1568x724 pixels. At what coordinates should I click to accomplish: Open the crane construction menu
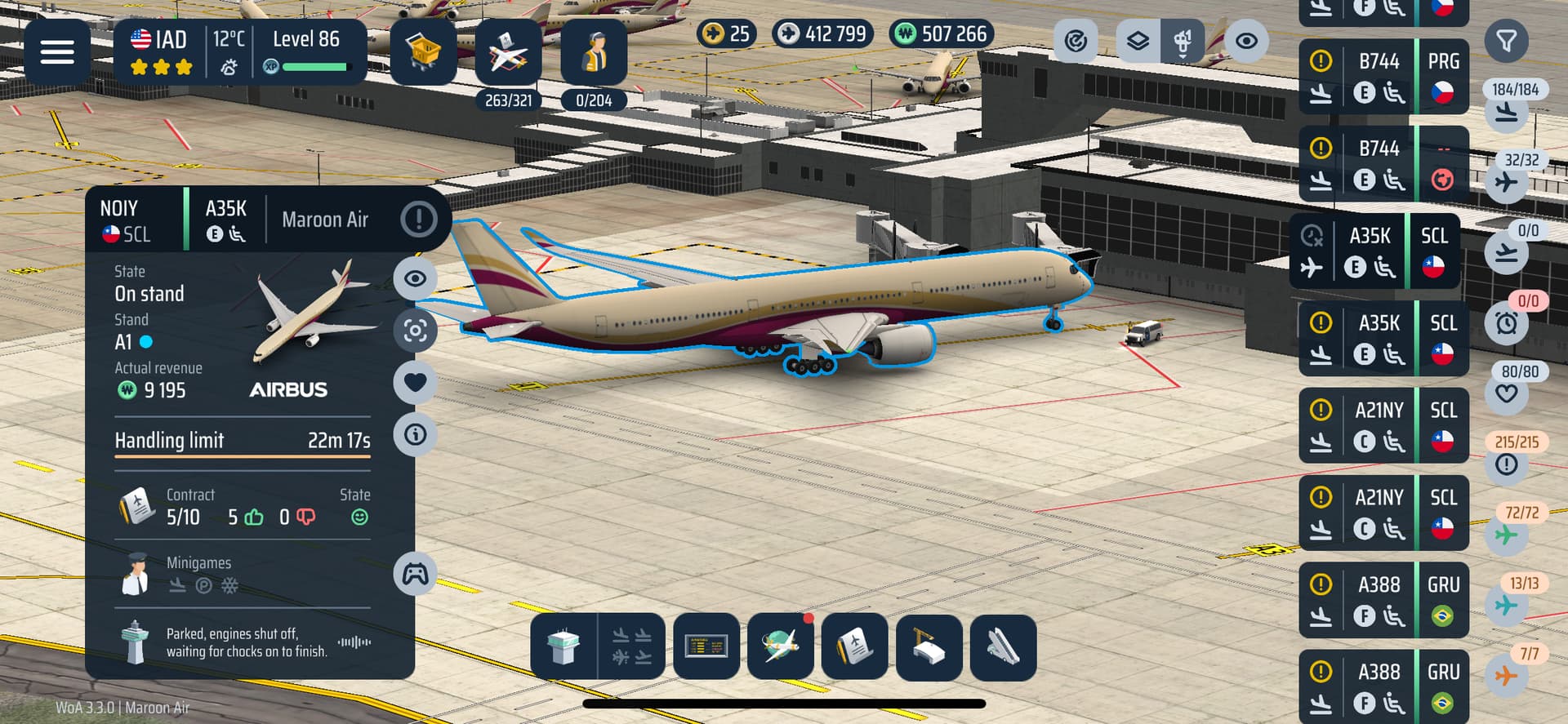929,646
